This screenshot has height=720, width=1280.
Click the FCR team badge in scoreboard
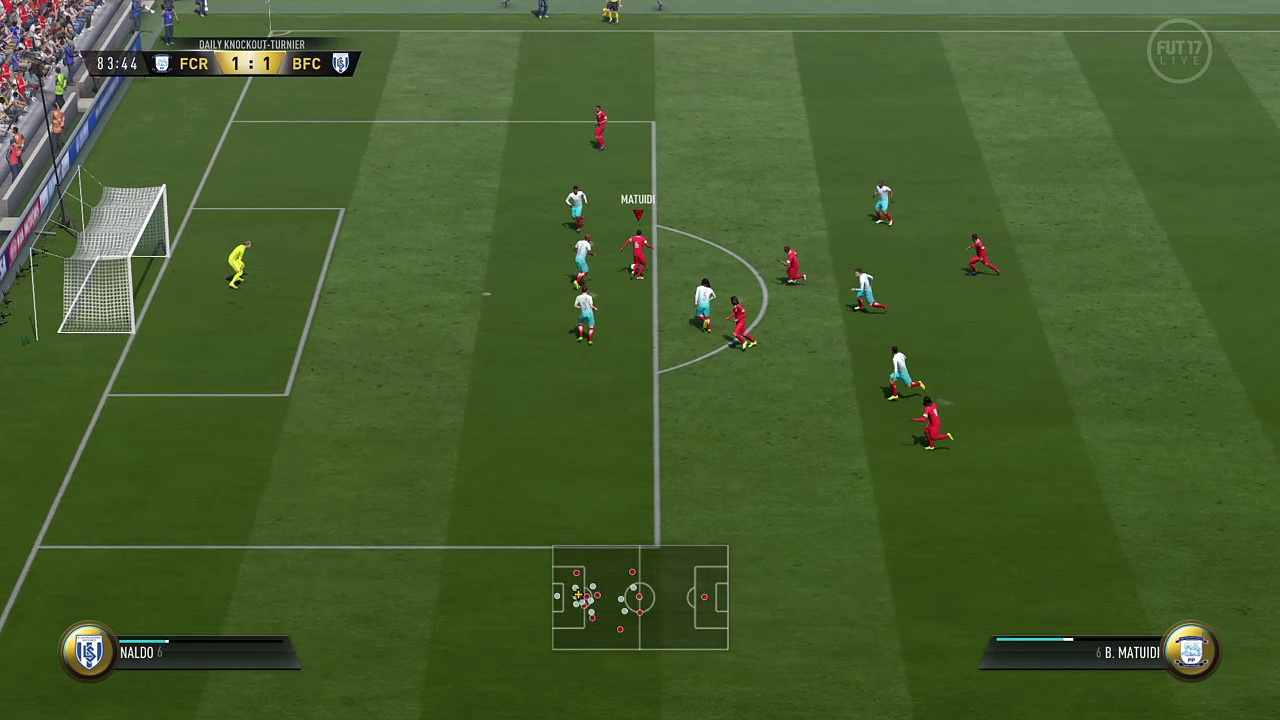(x=162, y=64)
